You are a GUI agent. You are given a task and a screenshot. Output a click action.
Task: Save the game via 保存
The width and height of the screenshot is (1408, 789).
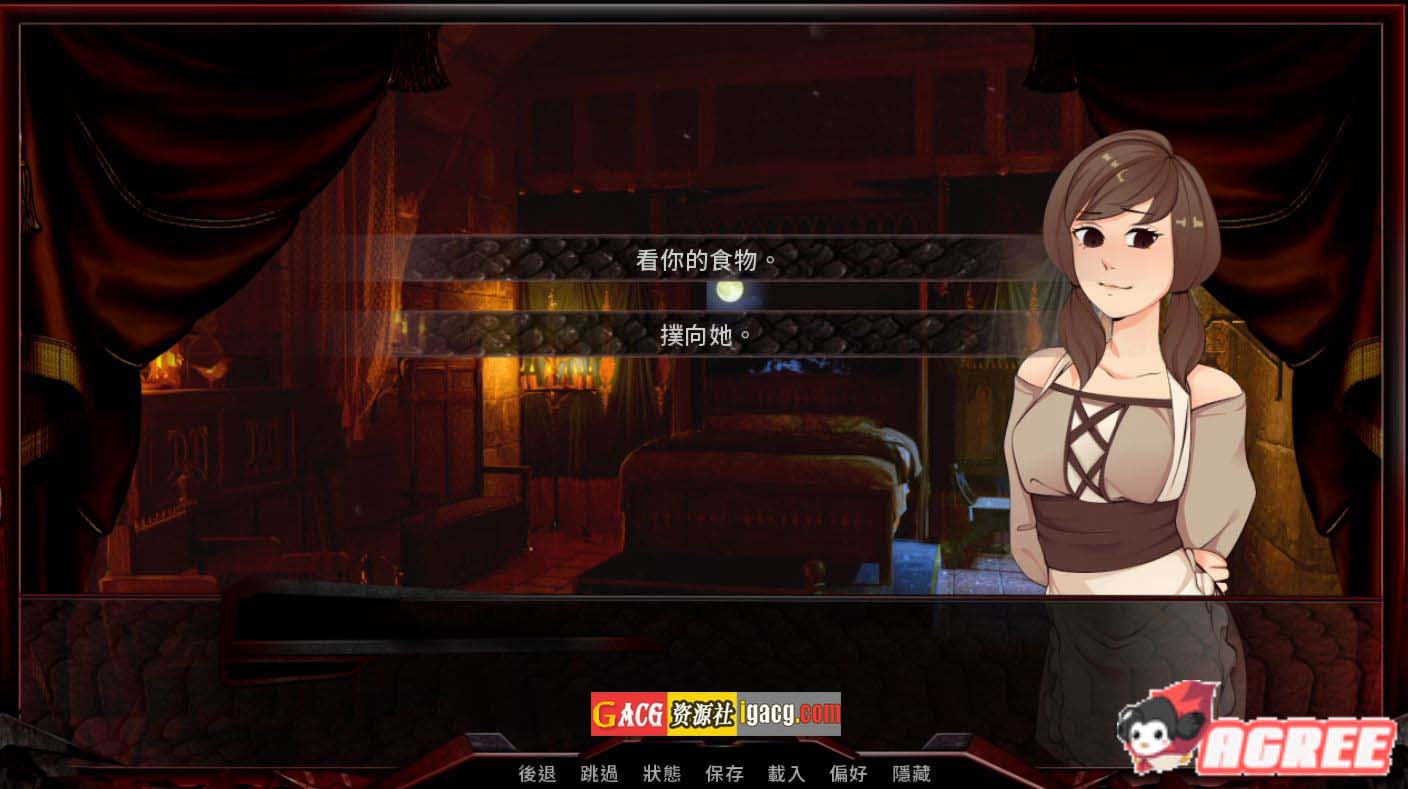tap(724, 773)
